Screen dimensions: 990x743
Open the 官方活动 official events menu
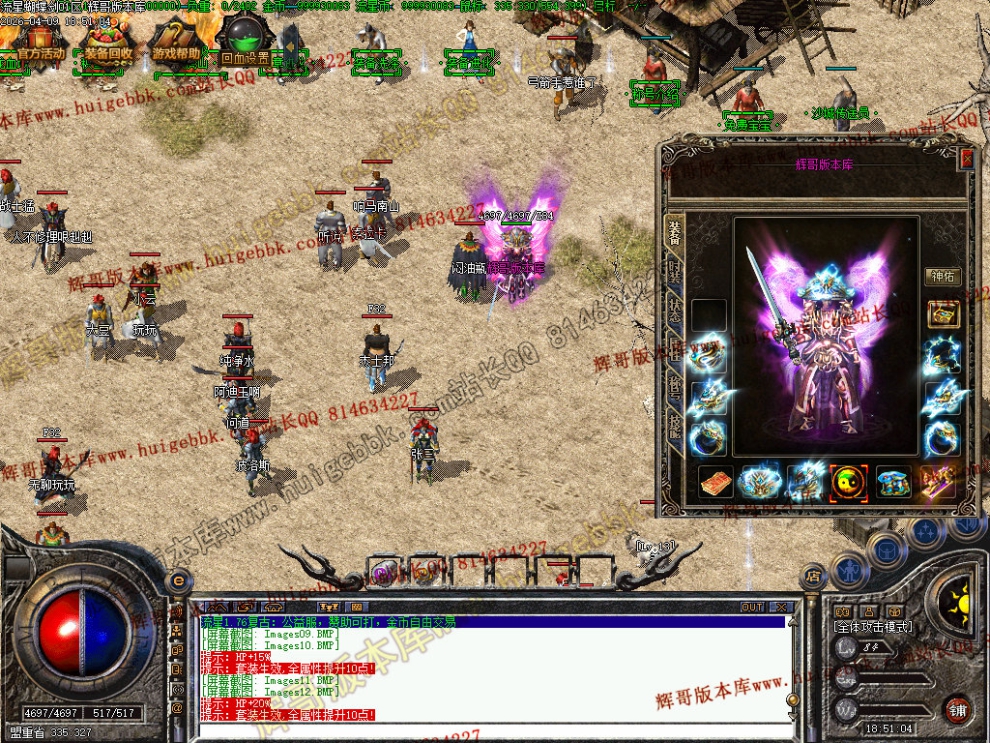pyautogui.click(x=40, y=52)
